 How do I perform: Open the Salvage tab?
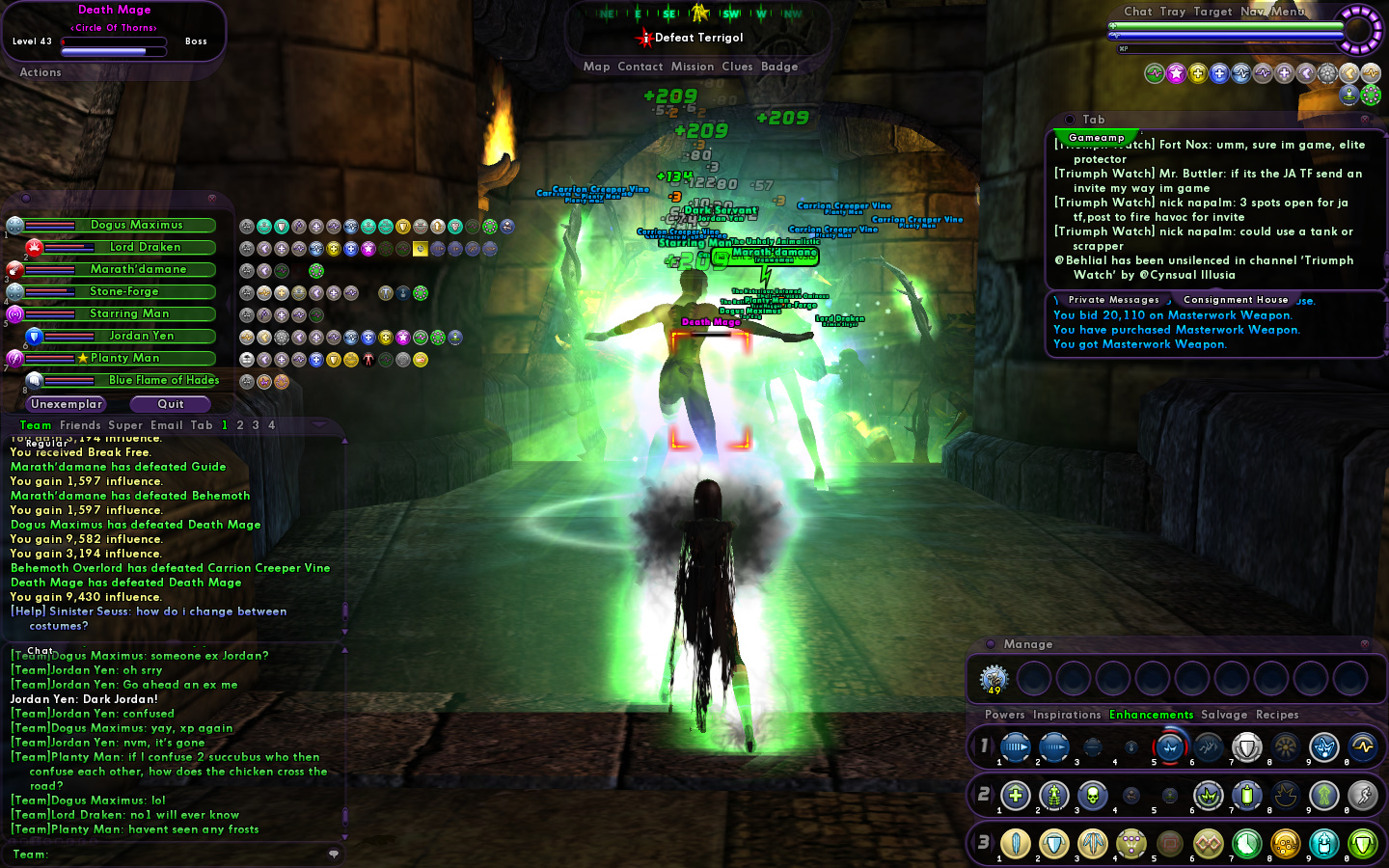pos(1224,715)
